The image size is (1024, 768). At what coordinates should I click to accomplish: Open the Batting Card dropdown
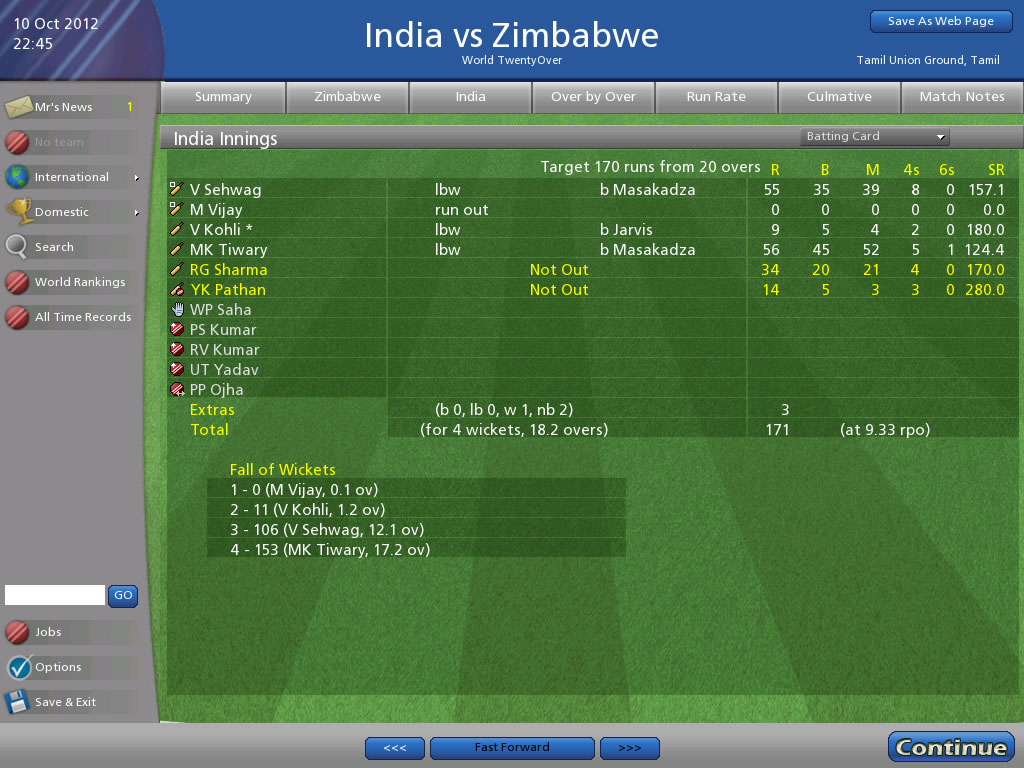[x=874, y=137]
